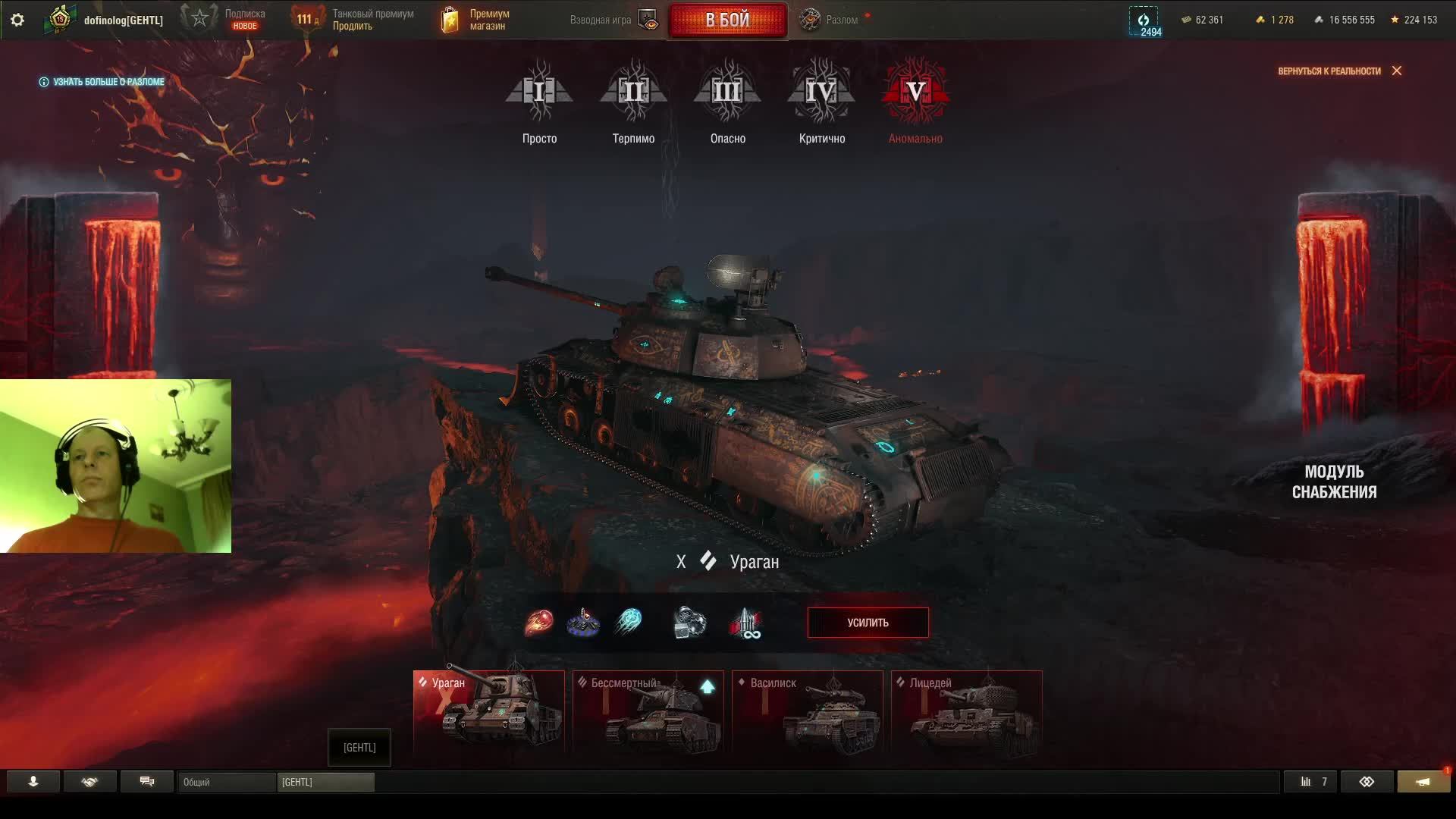Open the Разлом game mode selector

pos(831,20)
